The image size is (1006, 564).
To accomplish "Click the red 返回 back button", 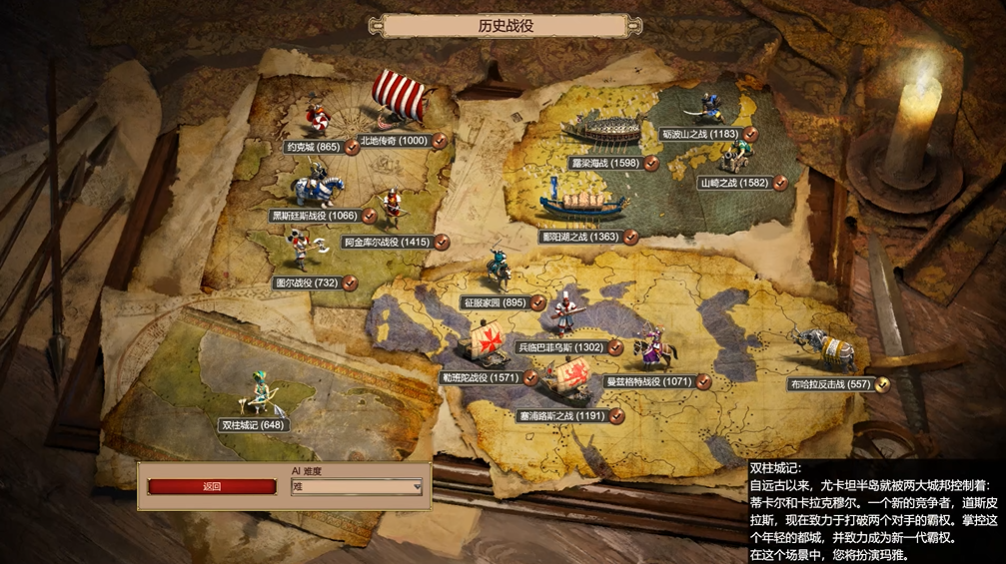I will 212,487.
